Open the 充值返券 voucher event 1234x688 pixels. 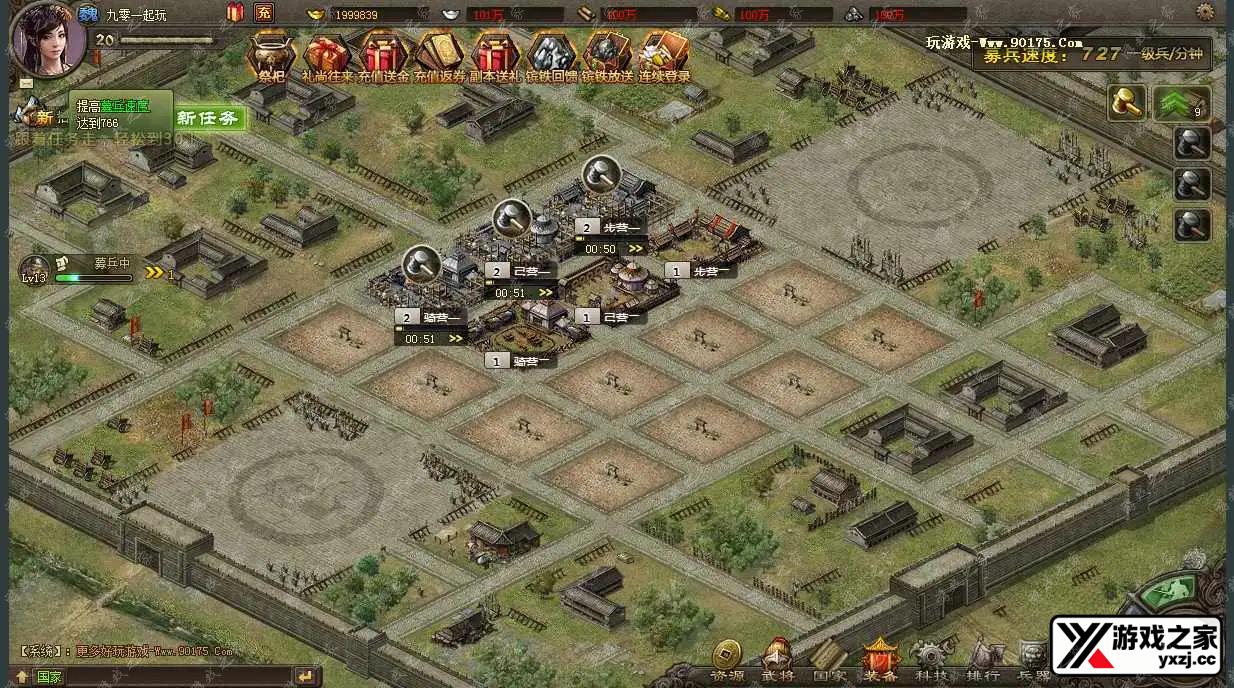439,52
